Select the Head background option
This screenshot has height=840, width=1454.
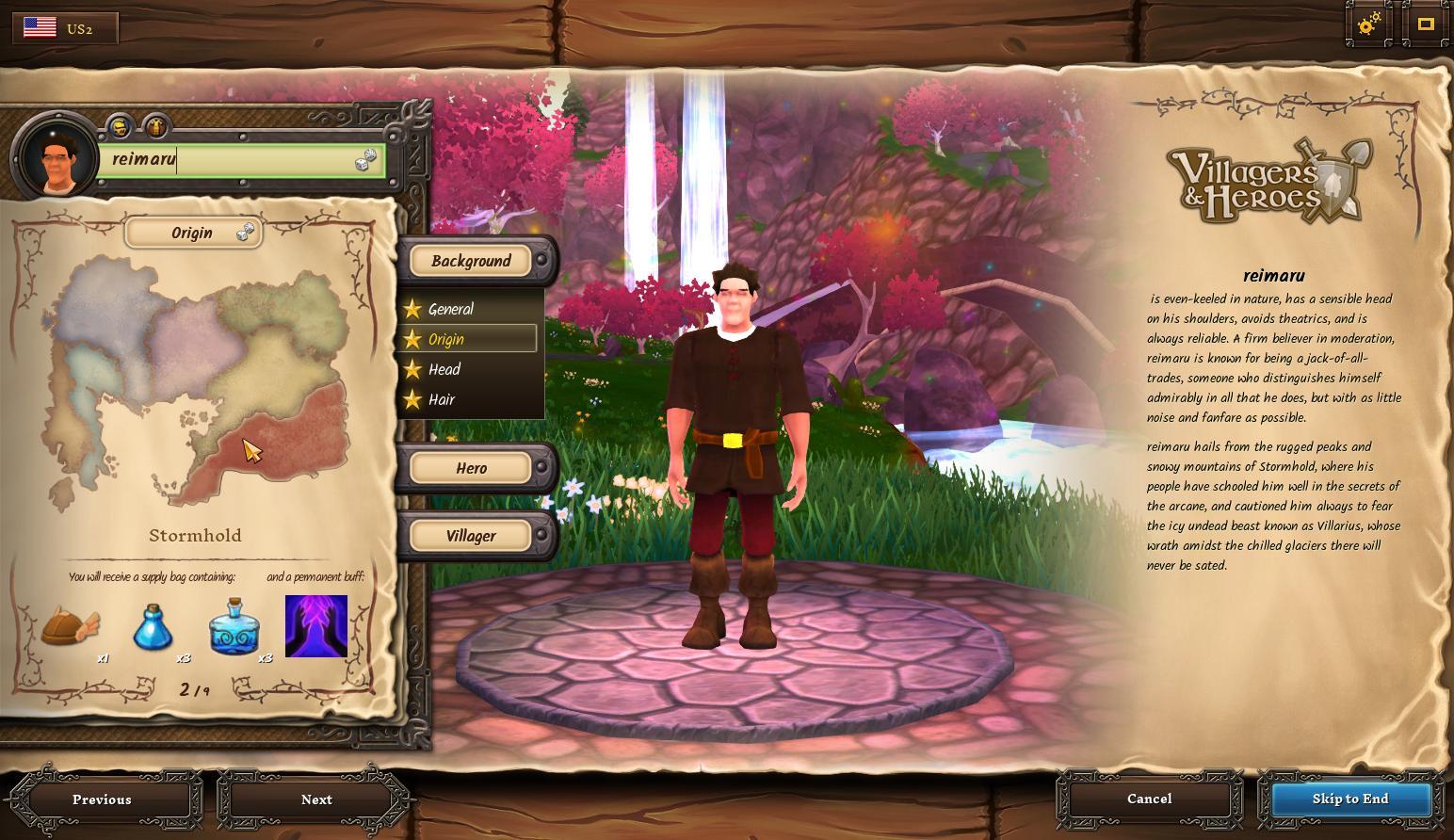444,369
